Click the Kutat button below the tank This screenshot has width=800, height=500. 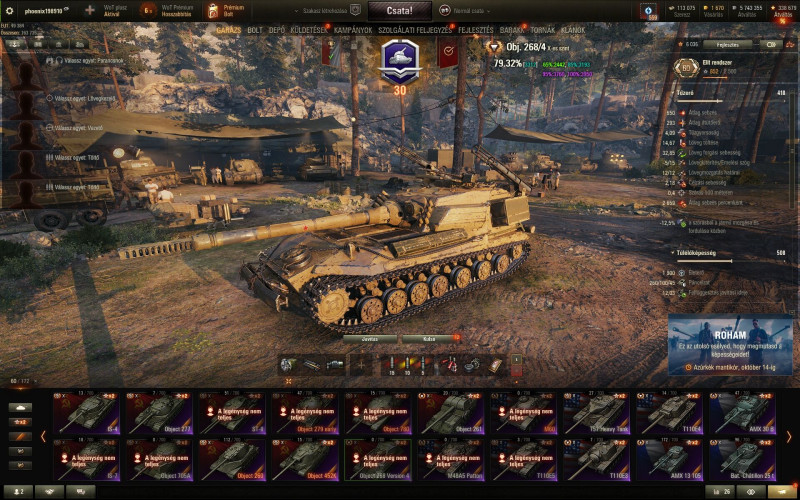click(x=429, y=338)
